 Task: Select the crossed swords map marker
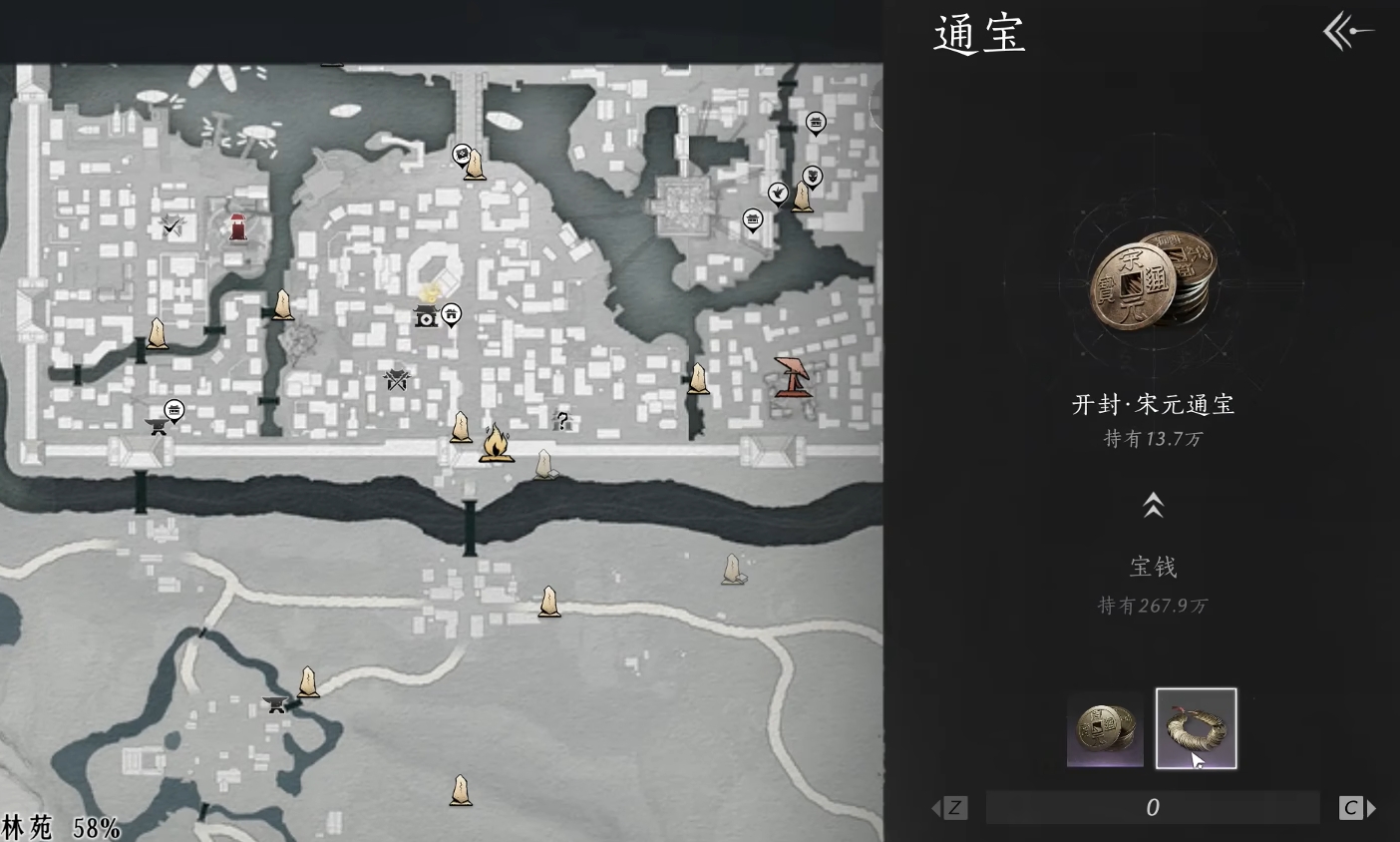pyautogui.click(x=397, y=379)
